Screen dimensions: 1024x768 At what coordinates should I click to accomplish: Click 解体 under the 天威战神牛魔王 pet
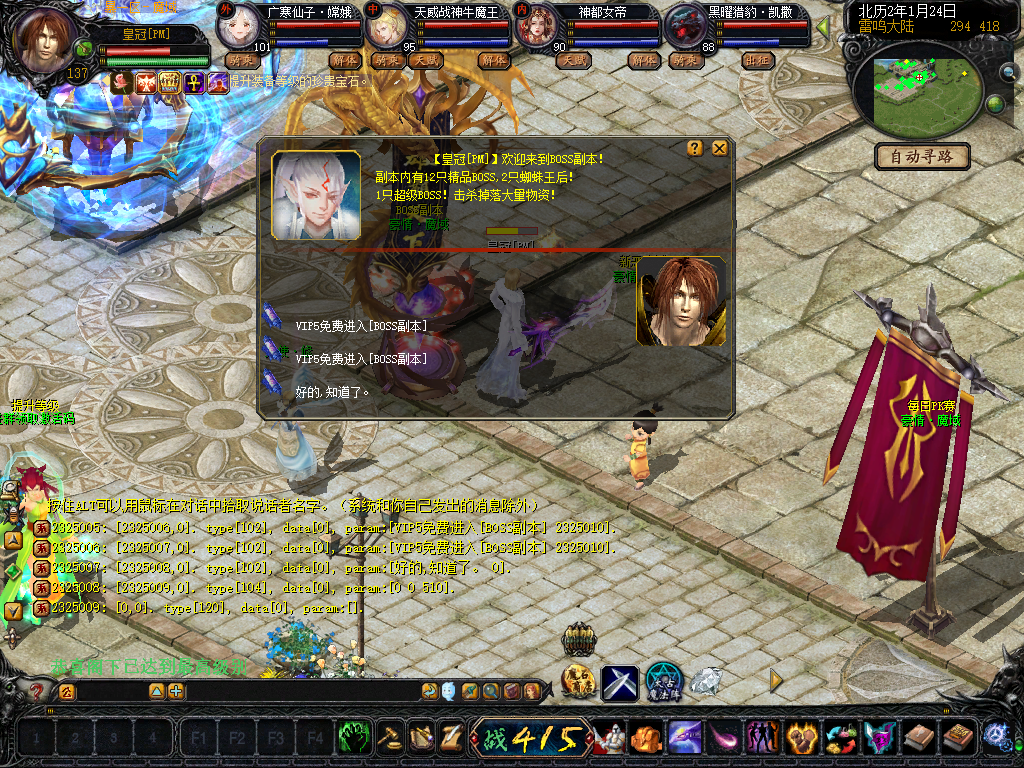coord(495,60)
